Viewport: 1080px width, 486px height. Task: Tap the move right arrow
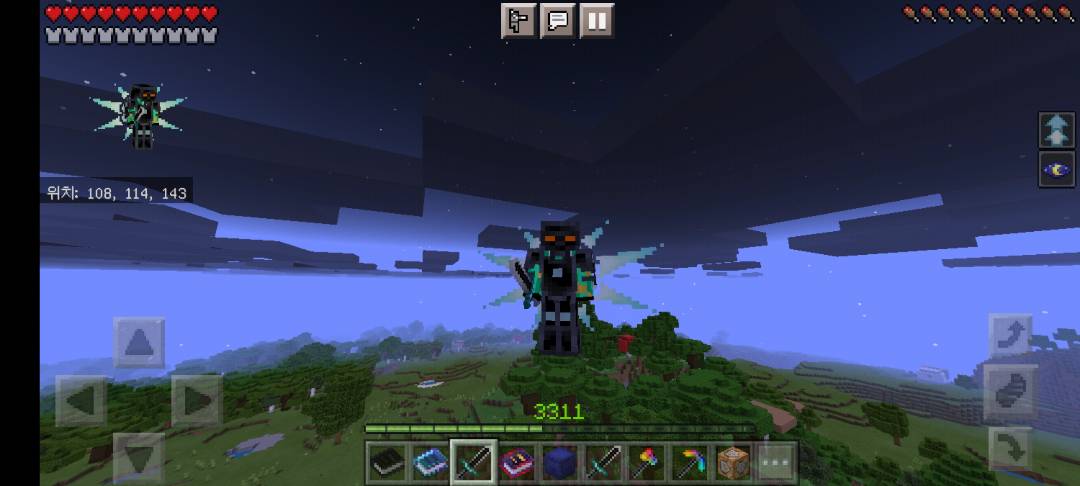[196, 401]
